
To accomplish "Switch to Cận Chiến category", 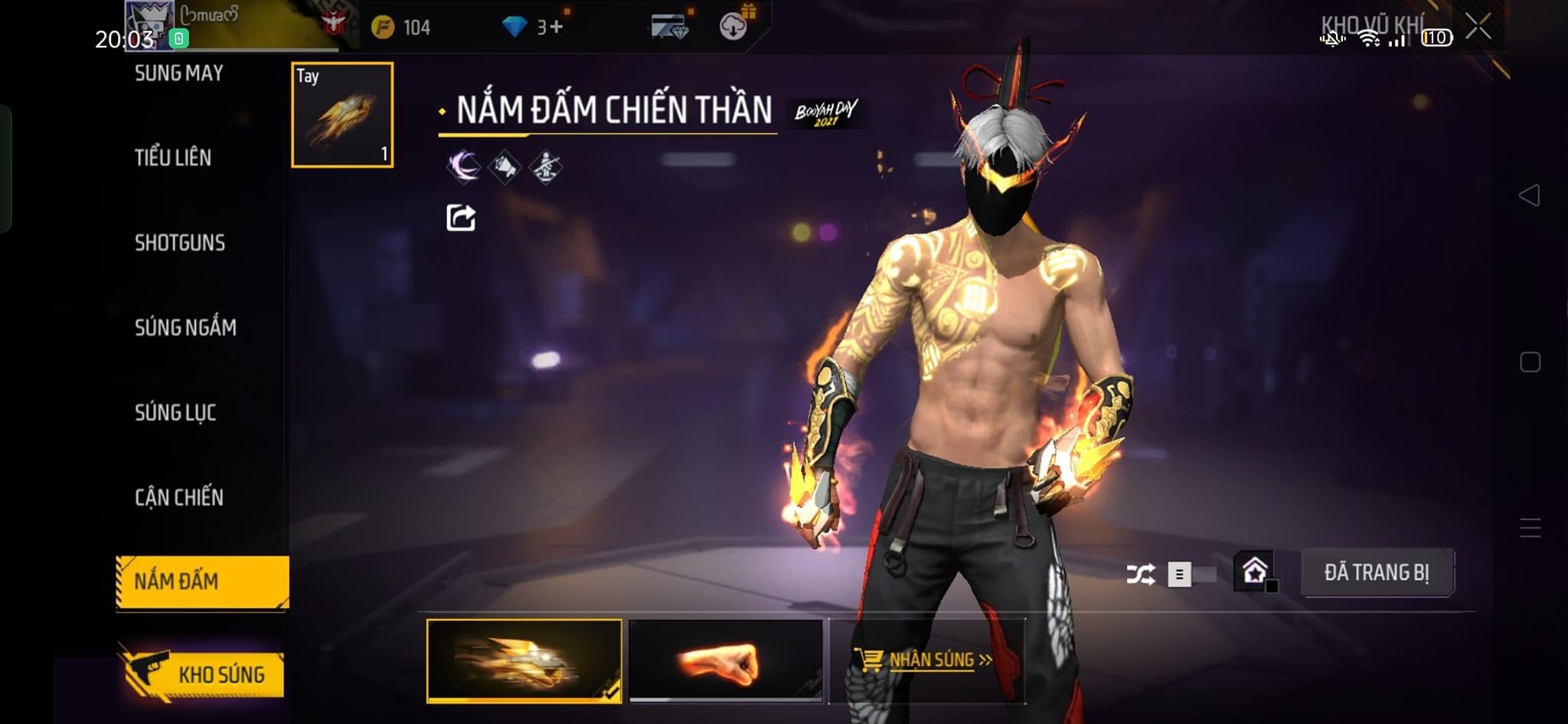I will click(x=179, y=498).
